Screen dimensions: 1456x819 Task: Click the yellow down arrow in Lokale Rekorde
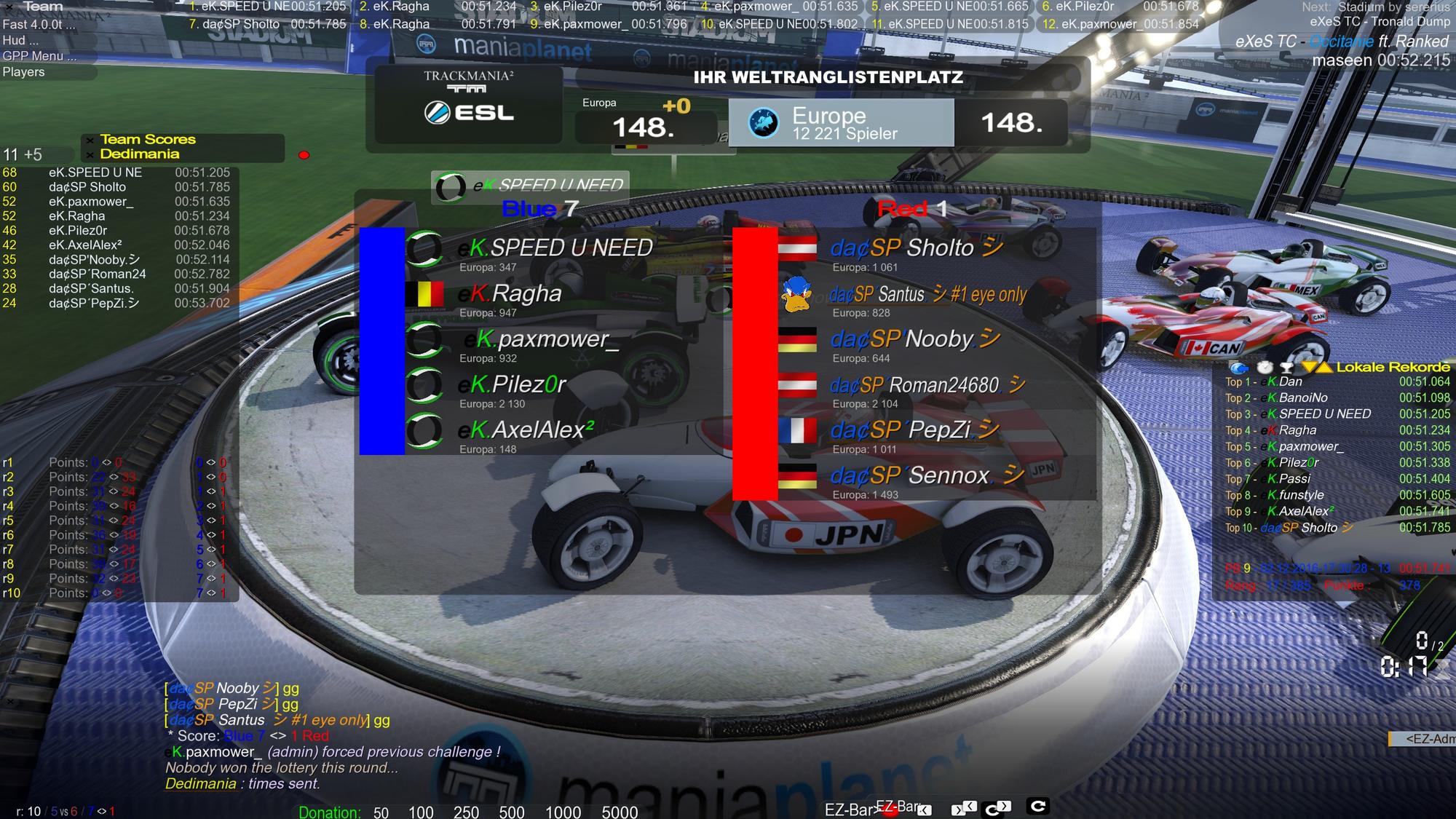pyautogui.click(x=1310, y=367)
